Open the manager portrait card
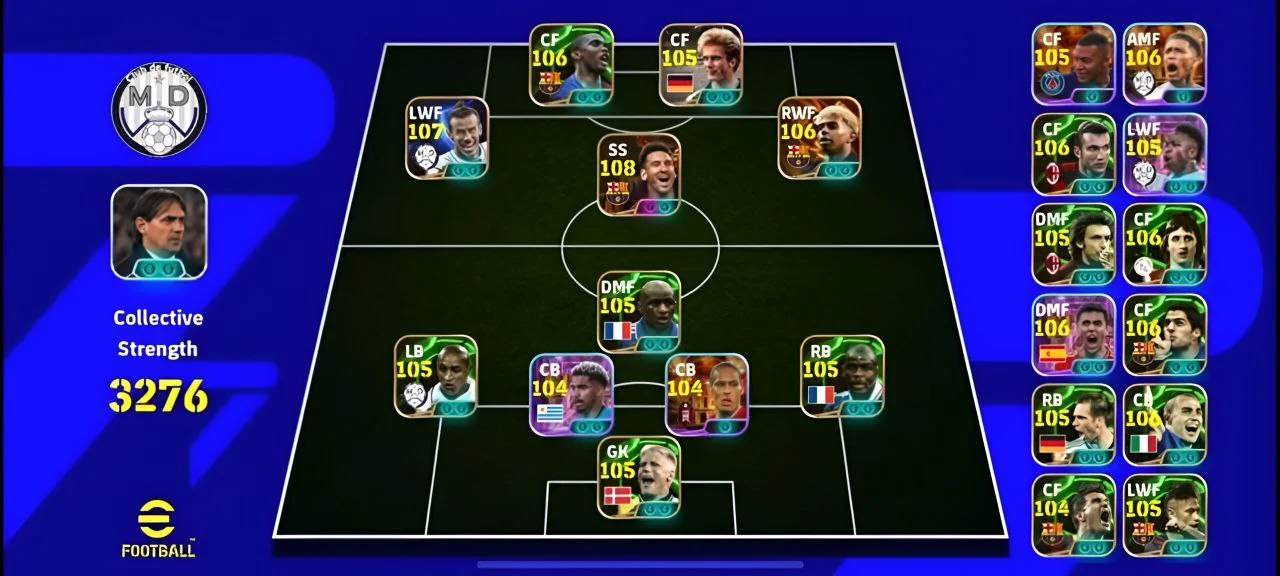The width and height of the screenshot is (1280, 576). (x=159, y=232)
